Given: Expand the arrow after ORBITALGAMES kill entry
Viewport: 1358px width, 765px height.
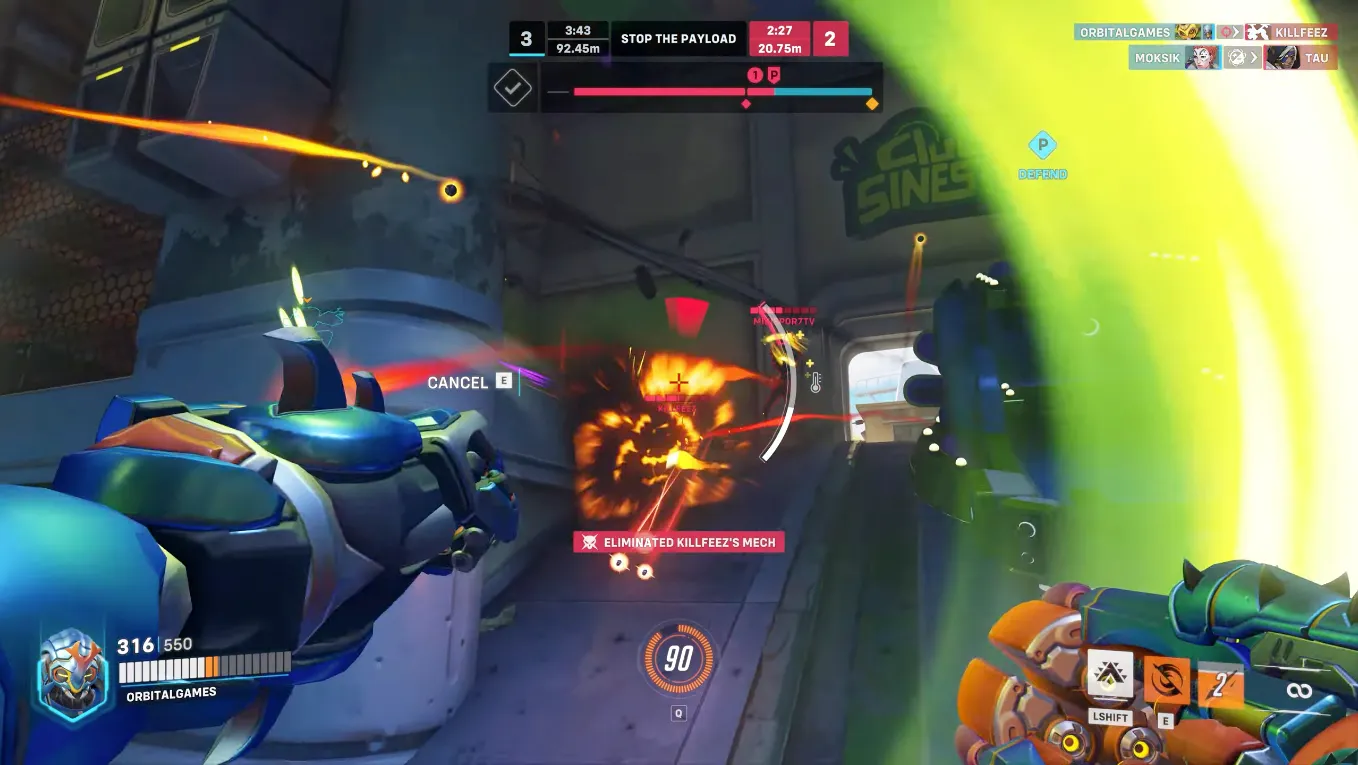Looking at the screenshot, I should tap(1234, 32).
